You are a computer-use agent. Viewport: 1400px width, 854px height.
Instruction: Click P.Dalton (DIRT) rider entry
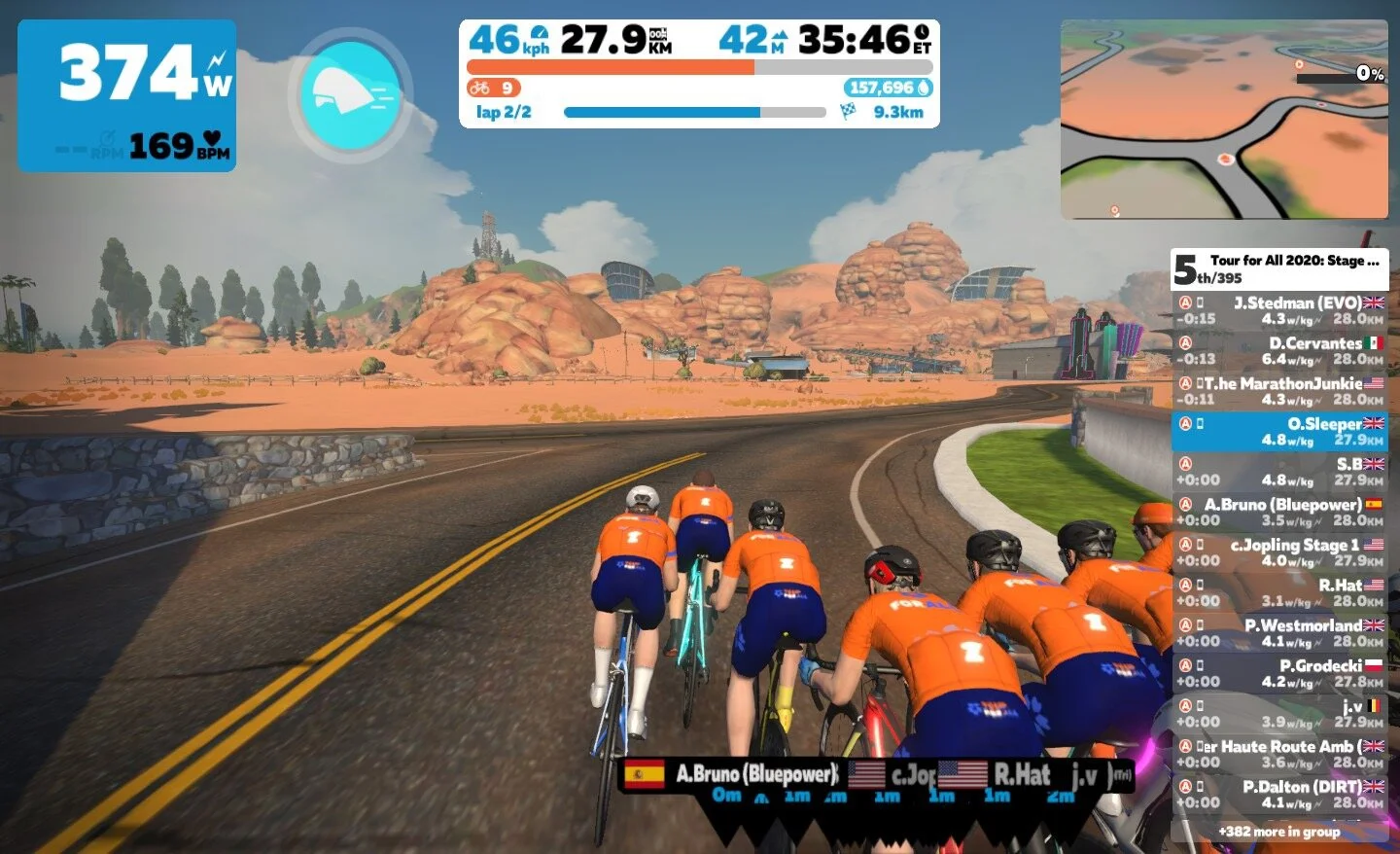click(x=1279, y=795)
